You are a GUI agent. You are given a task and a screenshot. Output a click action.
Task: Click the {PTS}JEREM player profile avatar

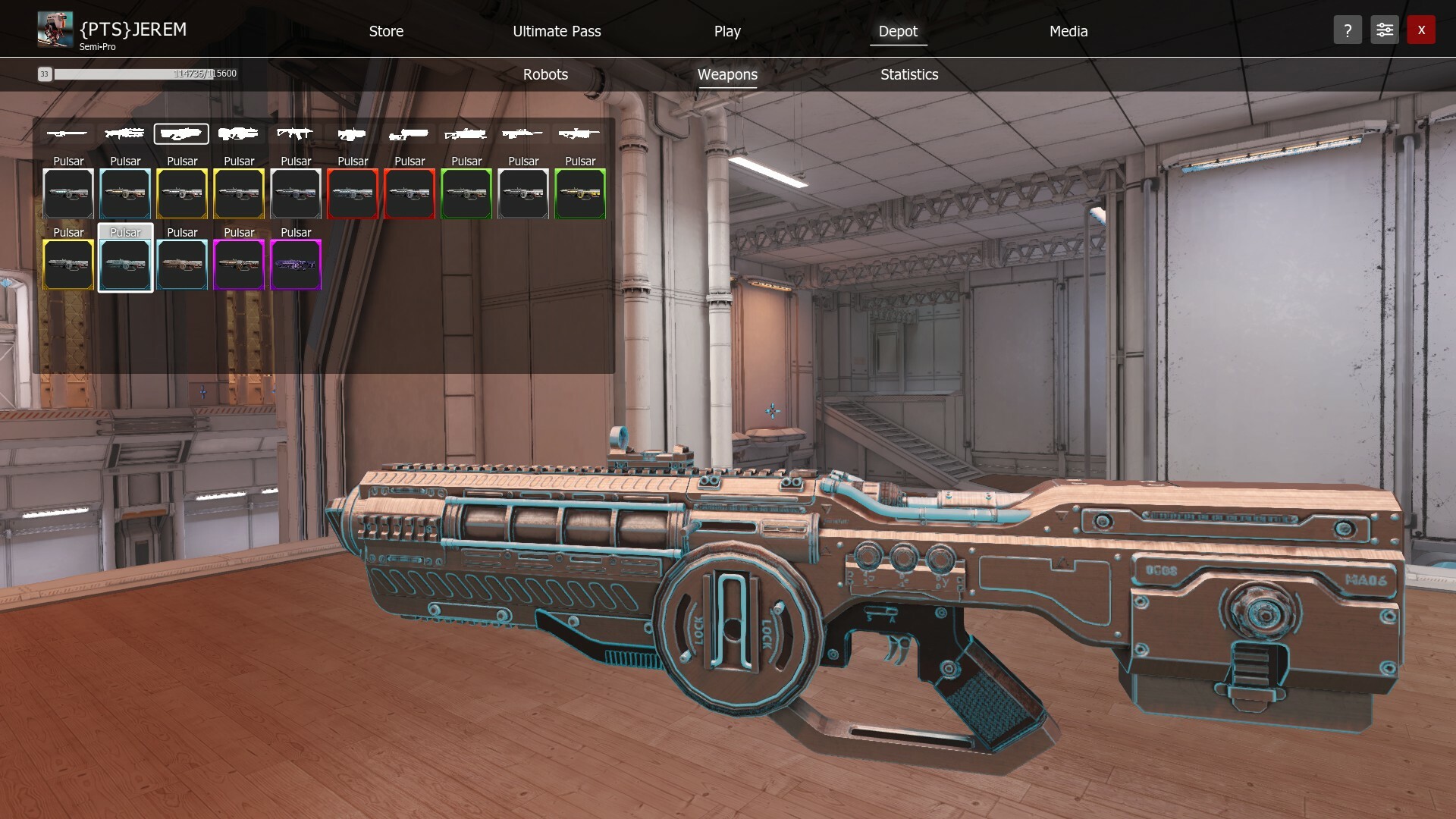point(54,29)
